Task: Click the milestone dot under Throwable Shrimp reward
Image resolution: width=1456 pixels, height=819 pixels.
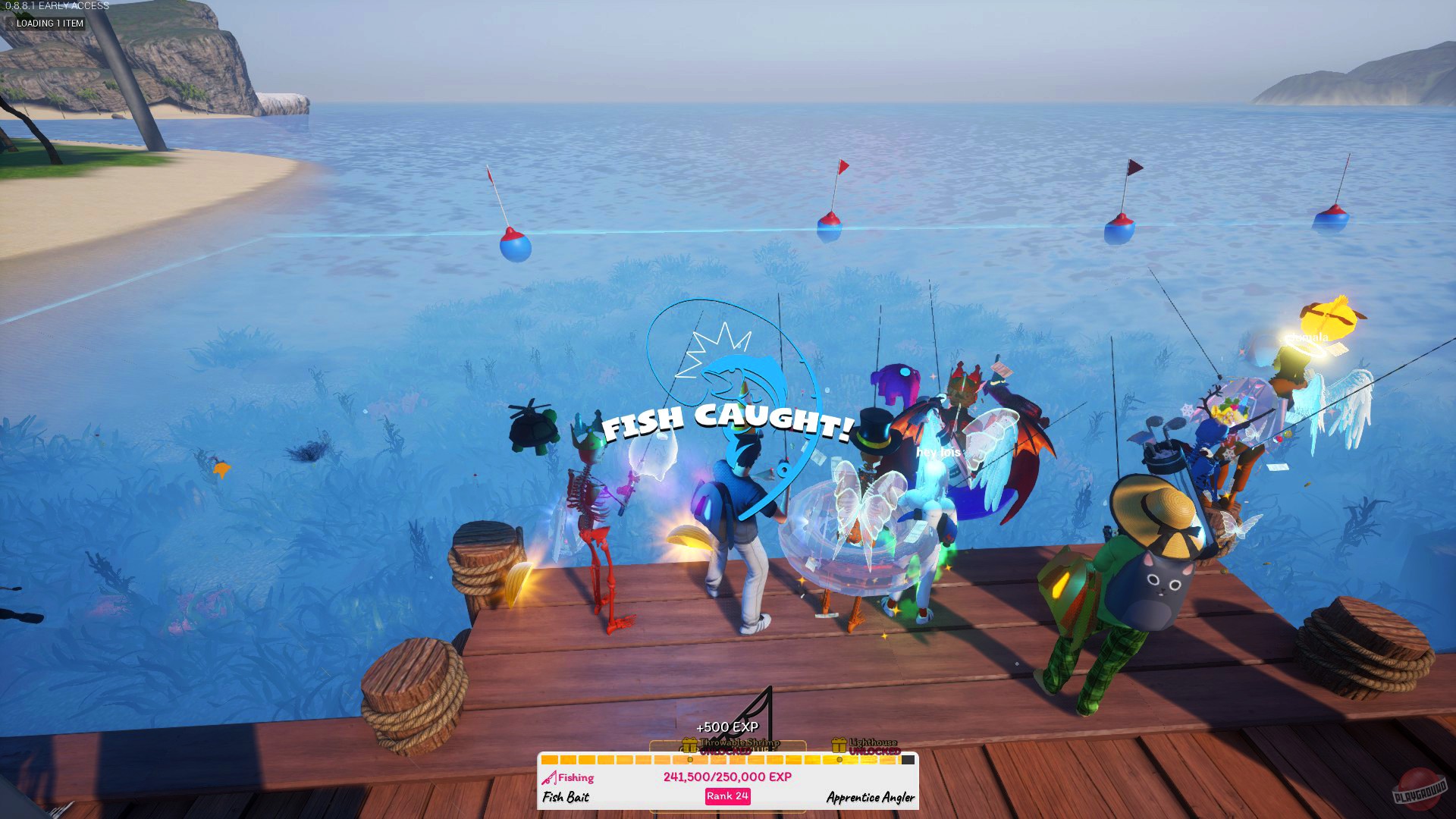Action: coord(690,760)
